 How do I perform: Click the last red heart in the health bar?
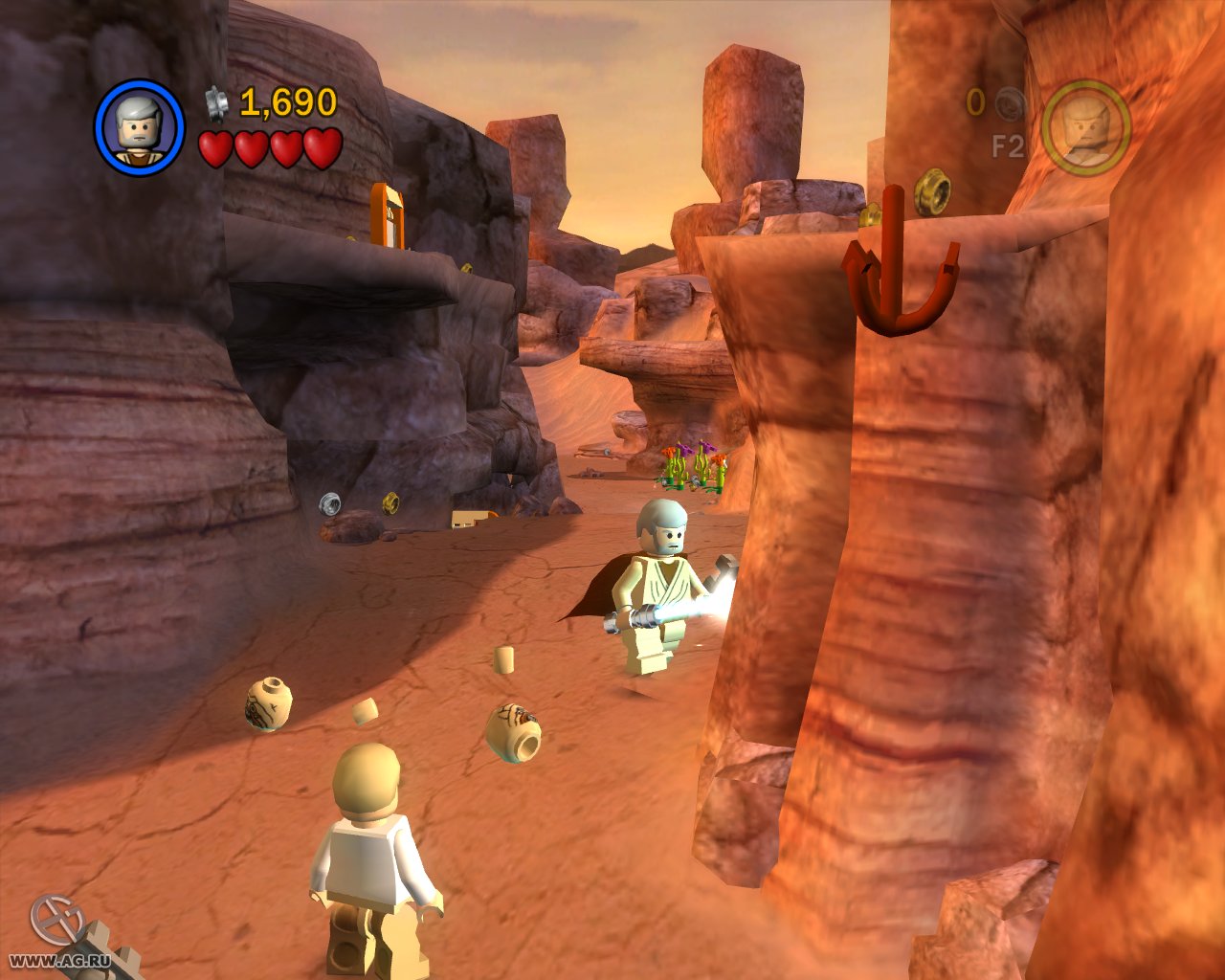(x=323, y=148)
